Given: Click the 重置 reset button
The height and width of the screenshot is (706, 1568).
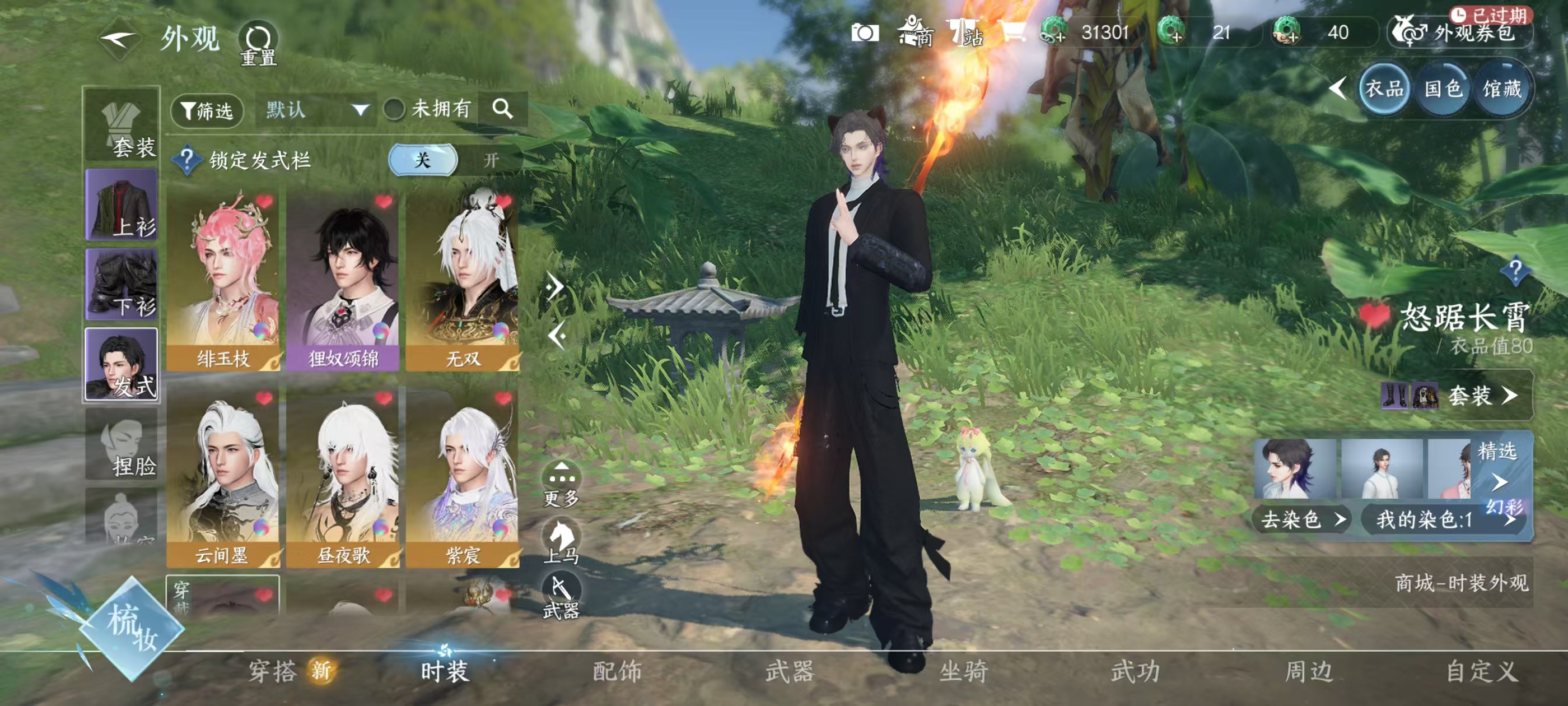Looking at the screenshot, I should (x=258, y=43).
